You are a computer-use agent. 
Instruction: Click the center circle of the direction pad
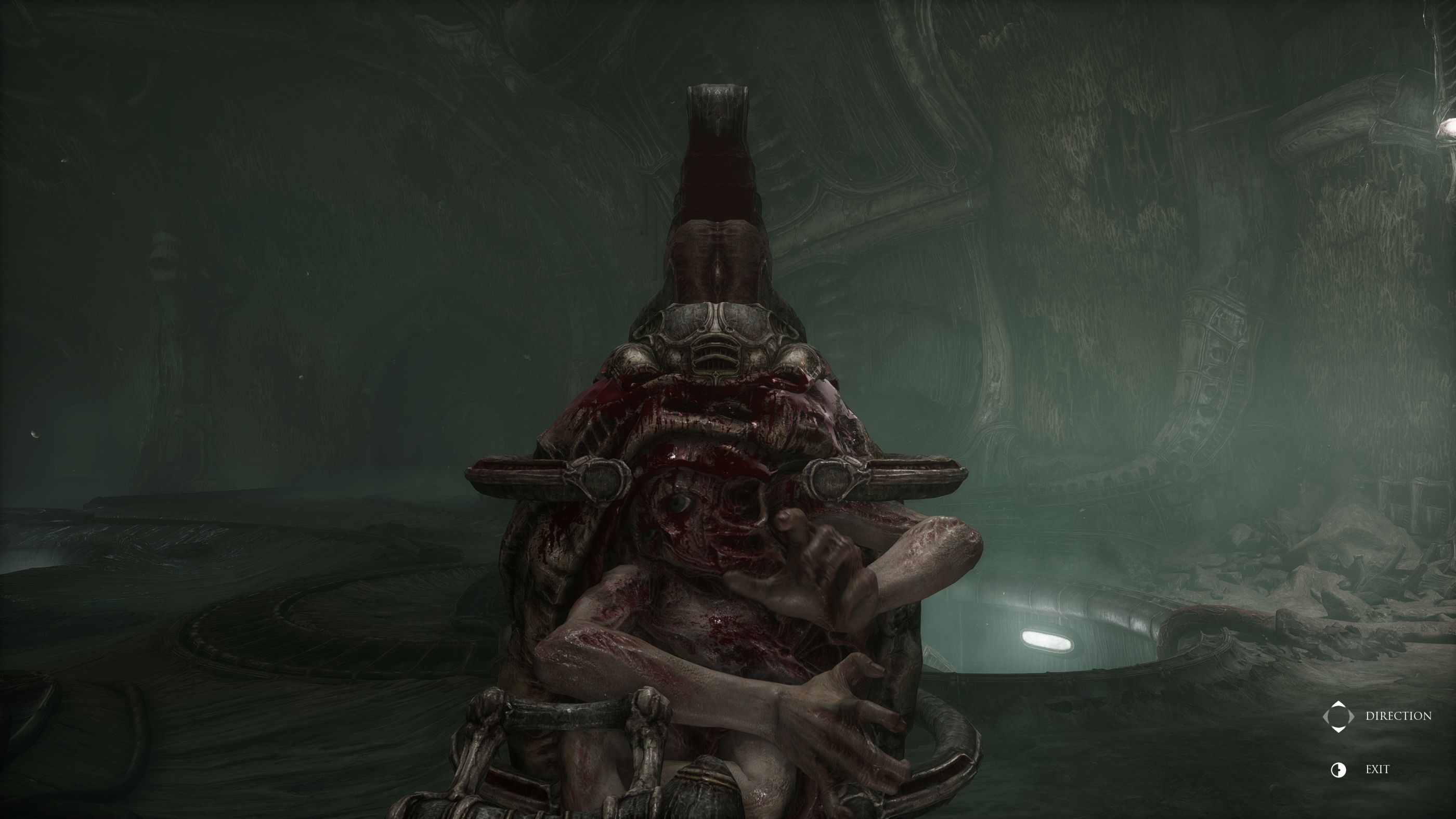point(1338,717)
